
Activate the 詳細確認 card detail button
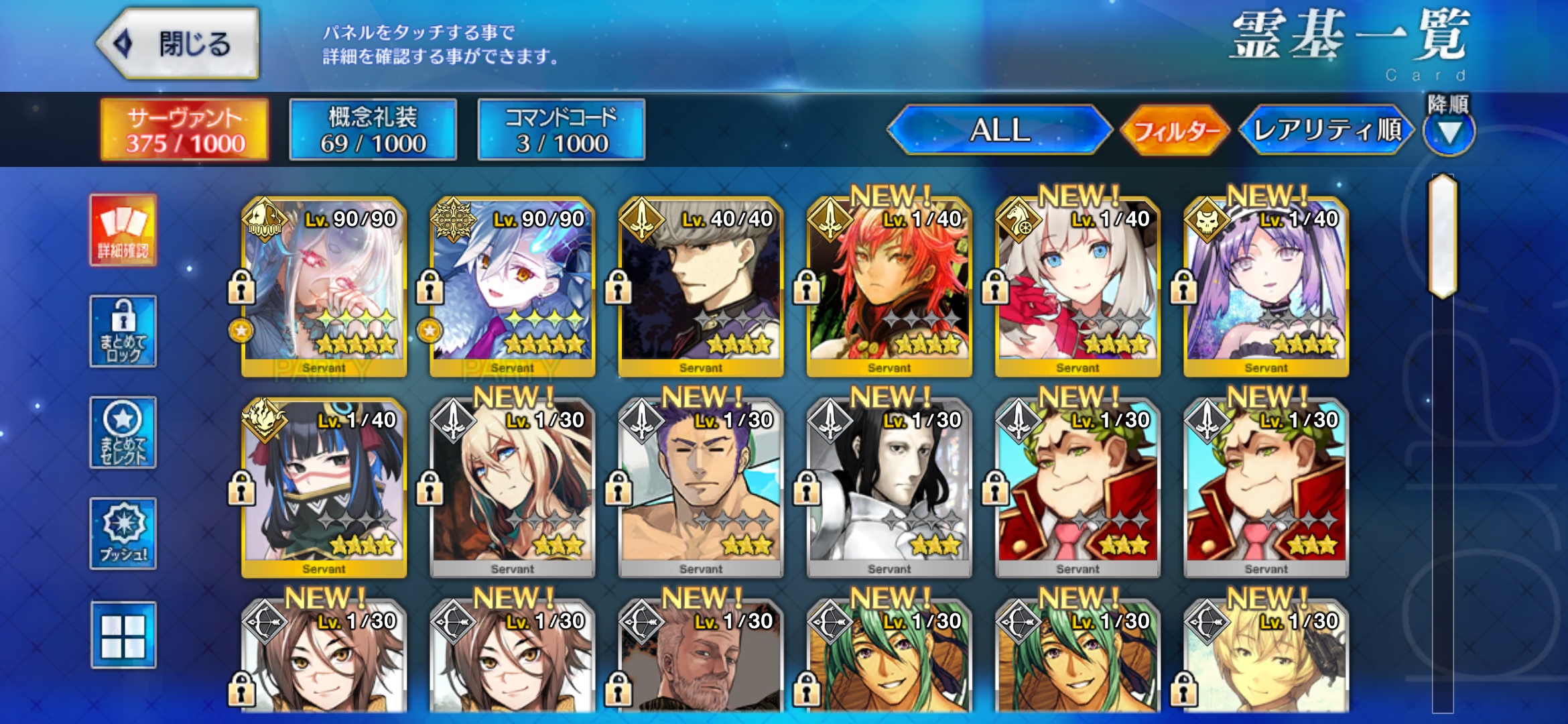[123, 231]
